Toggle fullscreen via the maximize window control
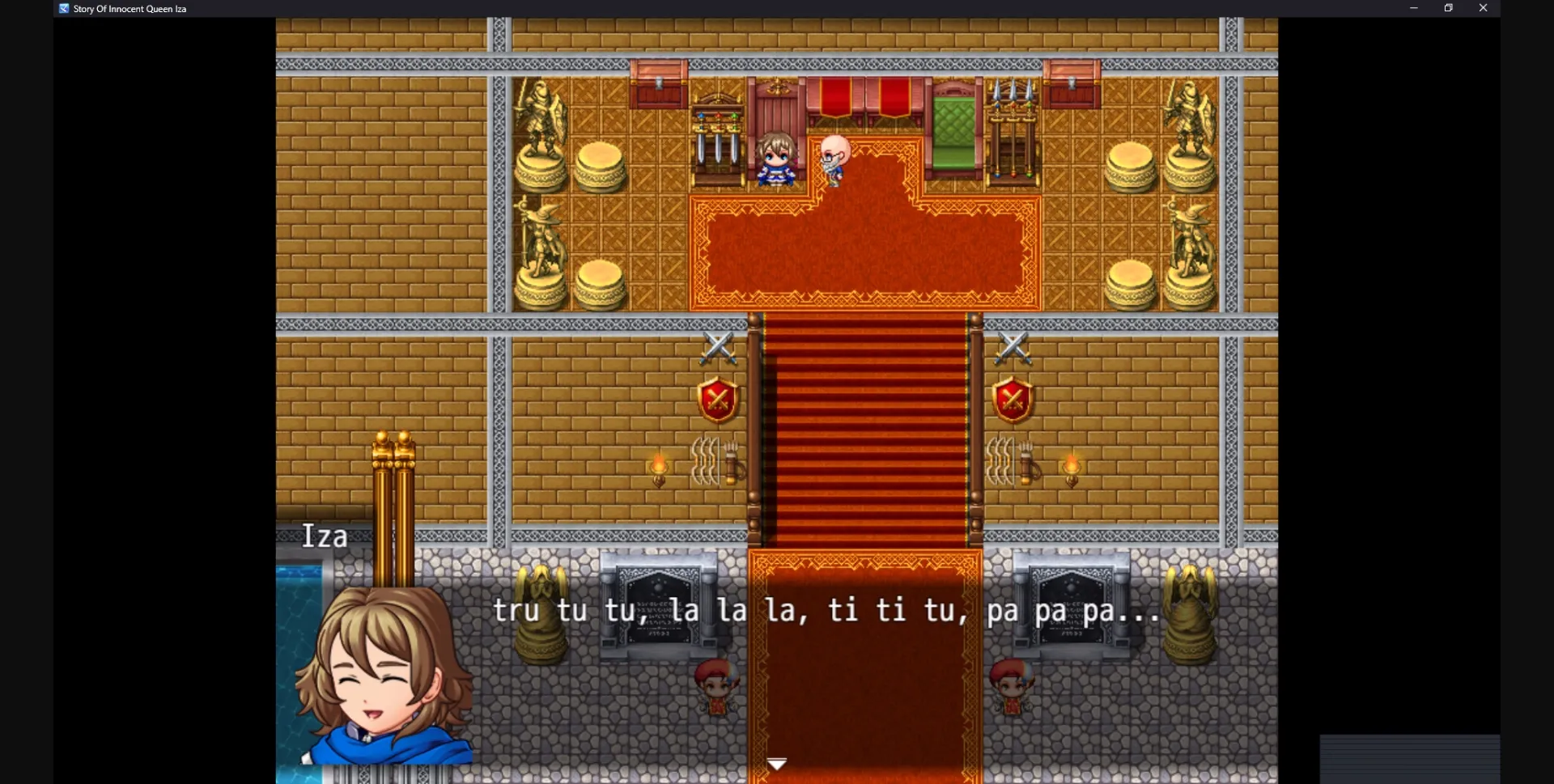 point(1448,8)
